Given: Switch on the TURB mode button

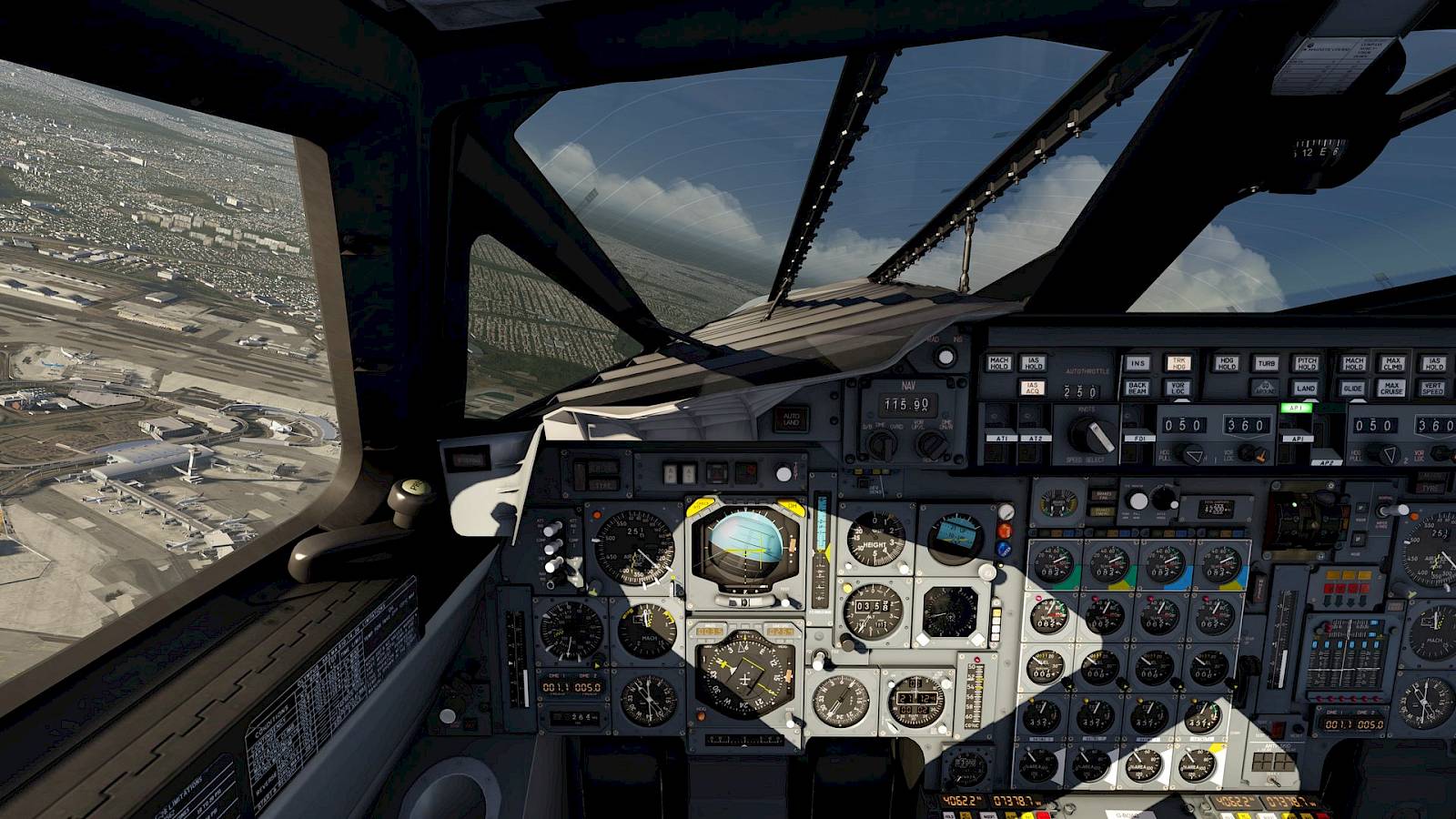Looking at the screenshot, I should click(1266, 363).
